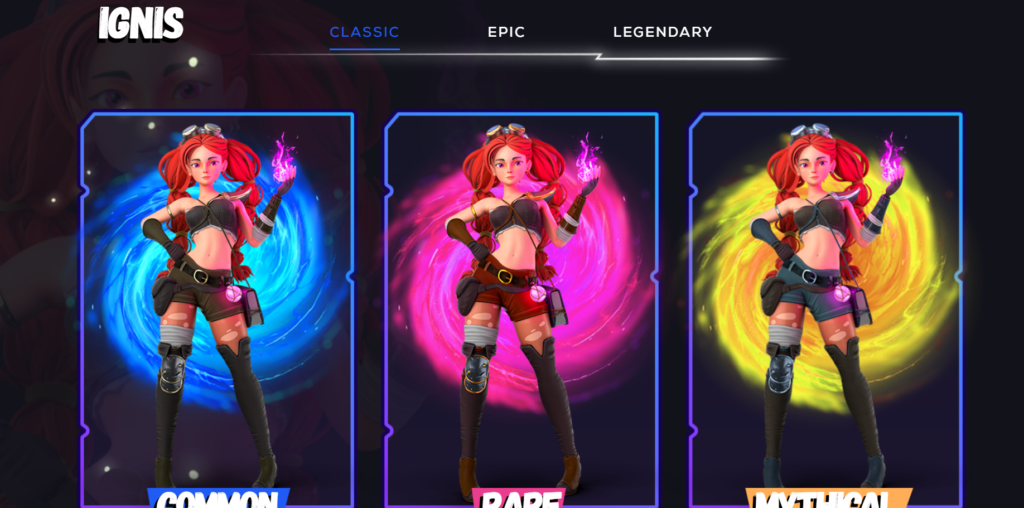1024x508 pixels.
Task: Switch to the Classic tab
Action: [364, 32]
